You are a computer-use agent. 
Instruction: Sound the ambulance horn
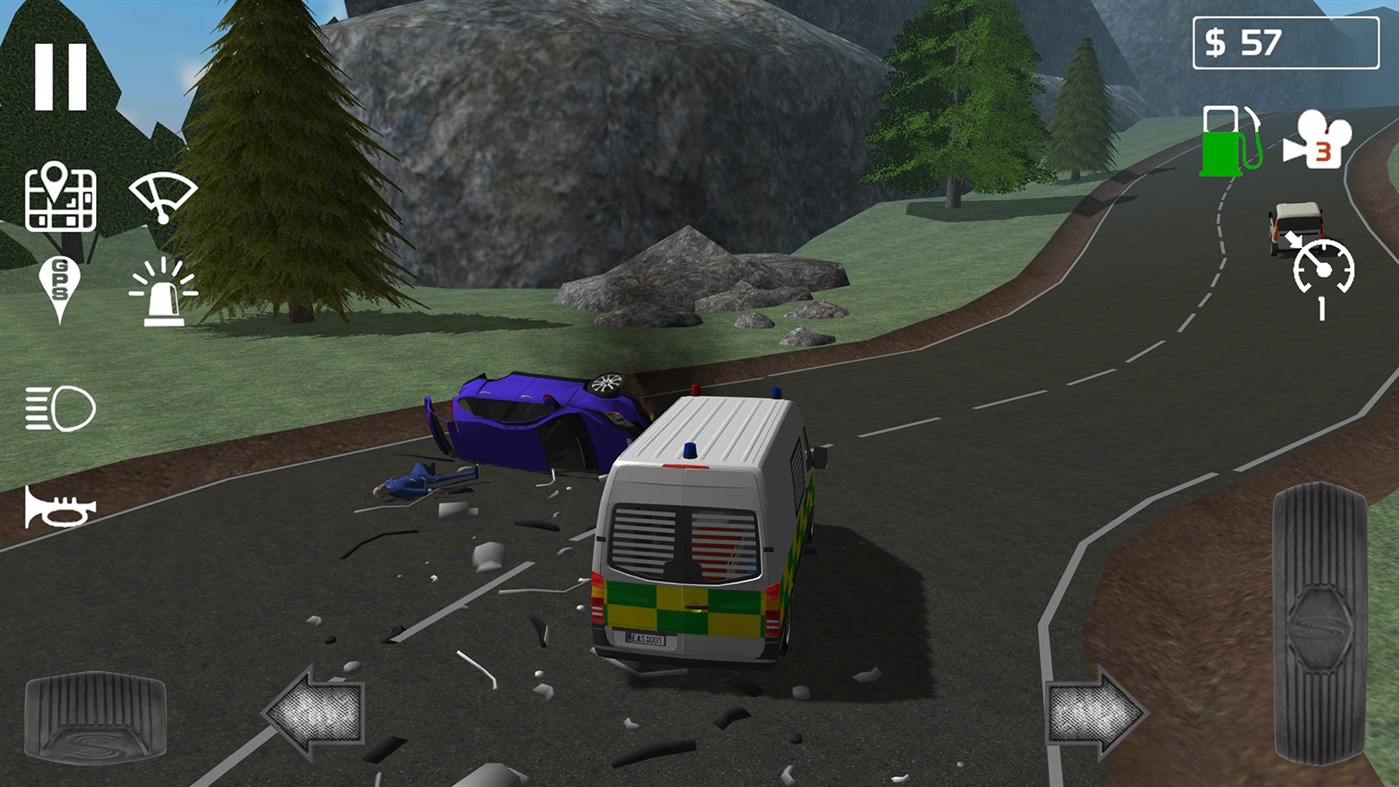click(60, 506)
